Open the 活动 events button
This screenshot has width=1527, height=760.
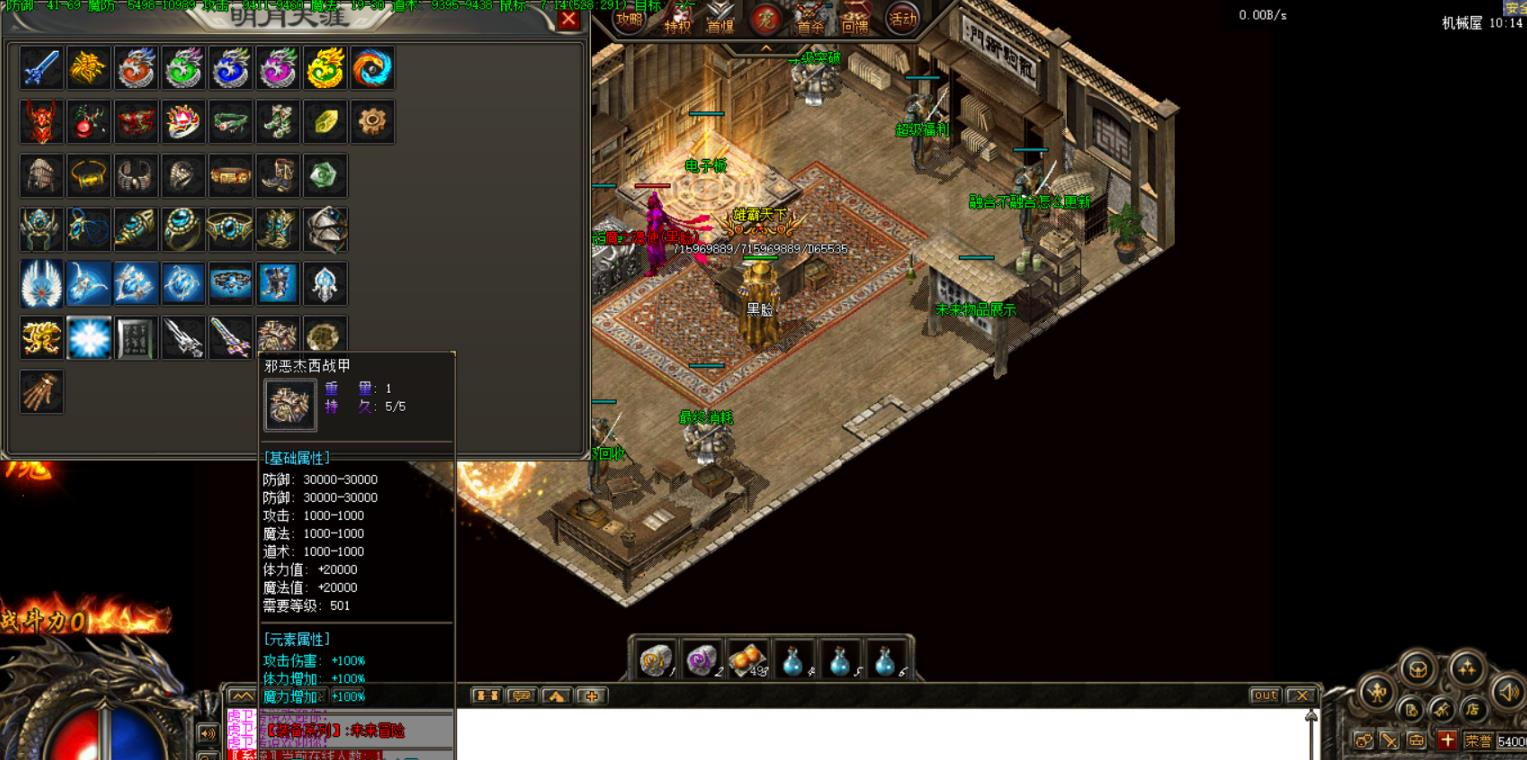tap(902, 18)
